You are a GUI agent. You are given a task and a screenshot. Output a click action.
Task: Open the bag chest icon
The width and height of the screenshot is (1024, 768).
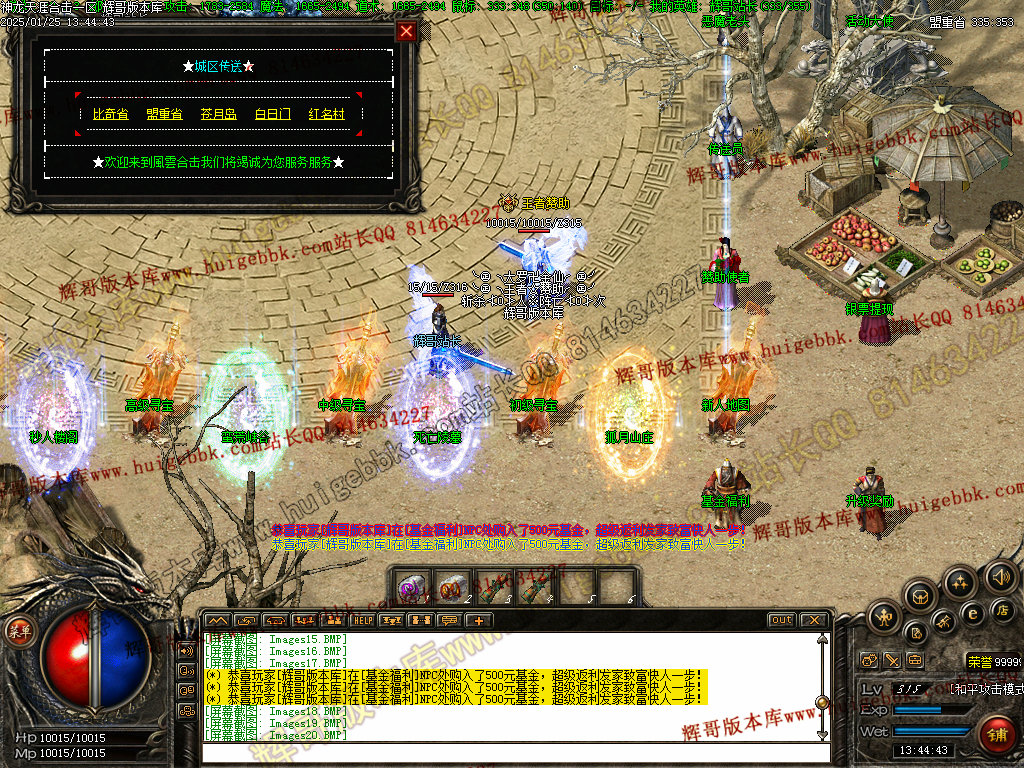(921, 596)
